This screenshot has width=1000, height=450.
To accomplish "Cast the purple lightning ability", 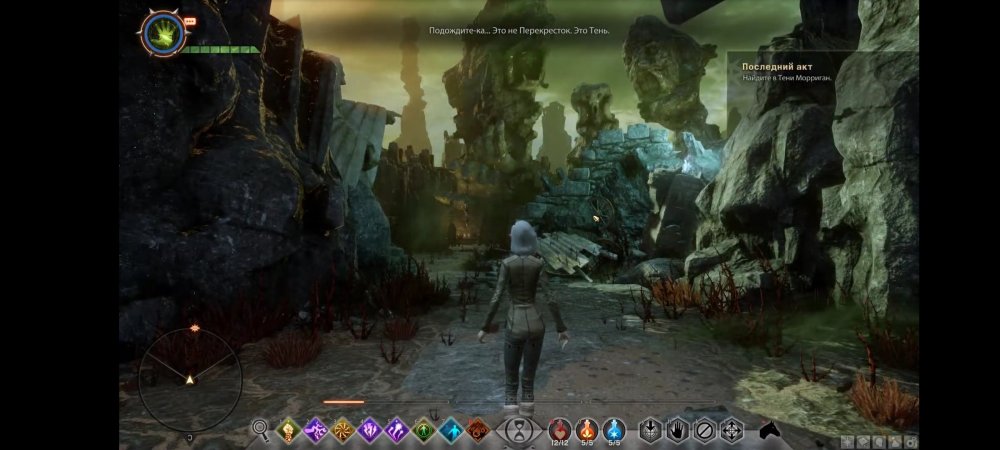I will pos(315,430).
